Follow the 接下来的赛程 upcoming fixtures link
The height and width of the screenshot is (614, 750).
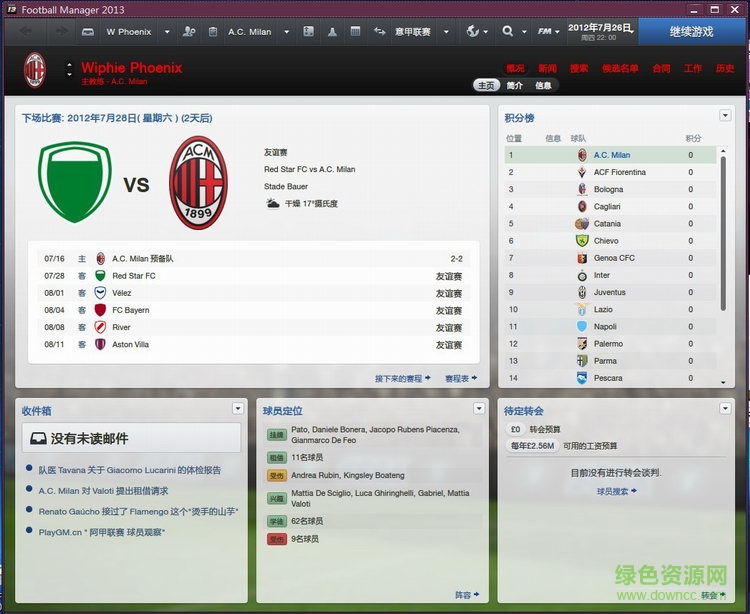pos(402,379)
